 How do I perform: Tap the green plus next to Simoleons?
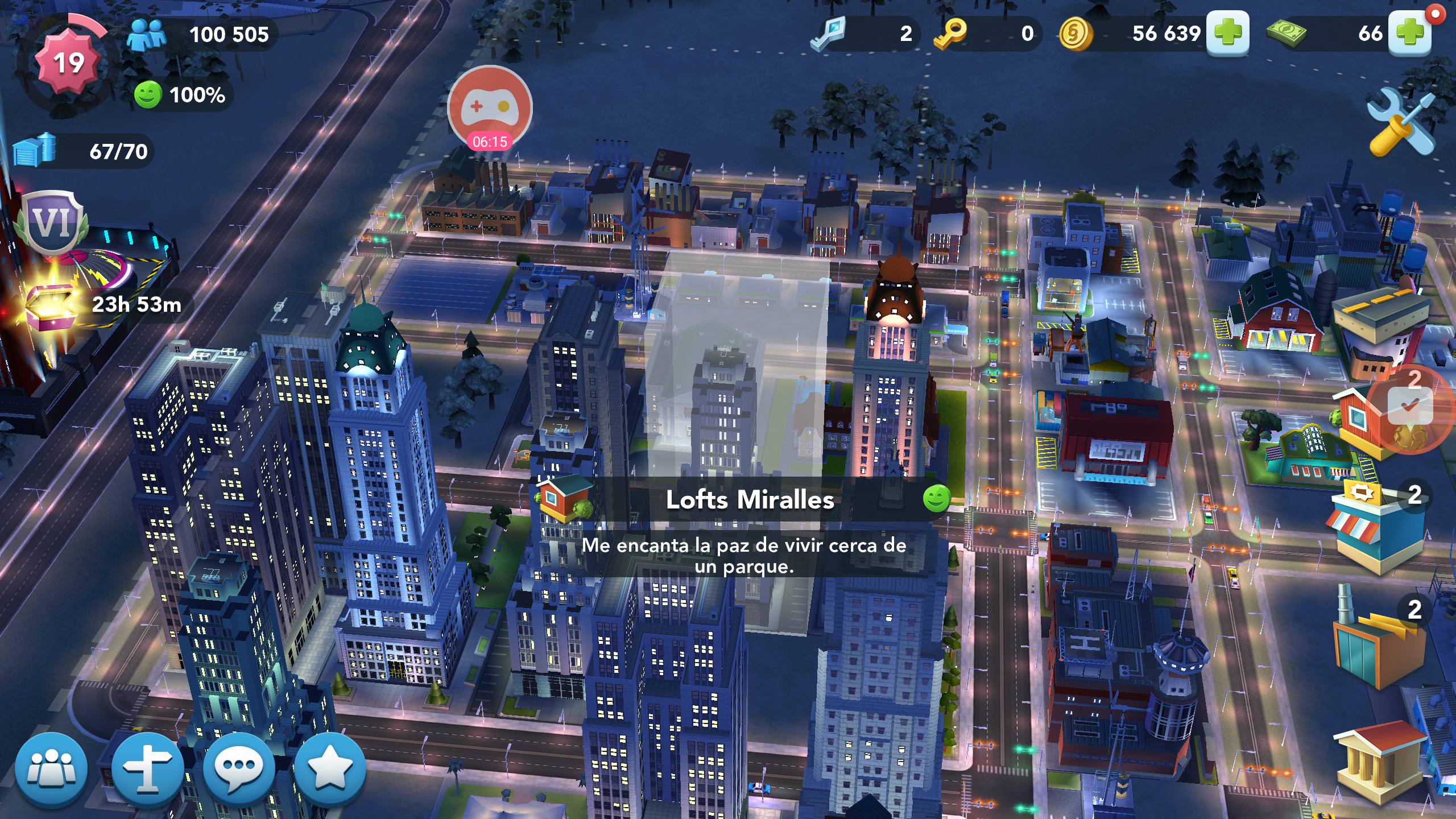[x=1227, y=33]
